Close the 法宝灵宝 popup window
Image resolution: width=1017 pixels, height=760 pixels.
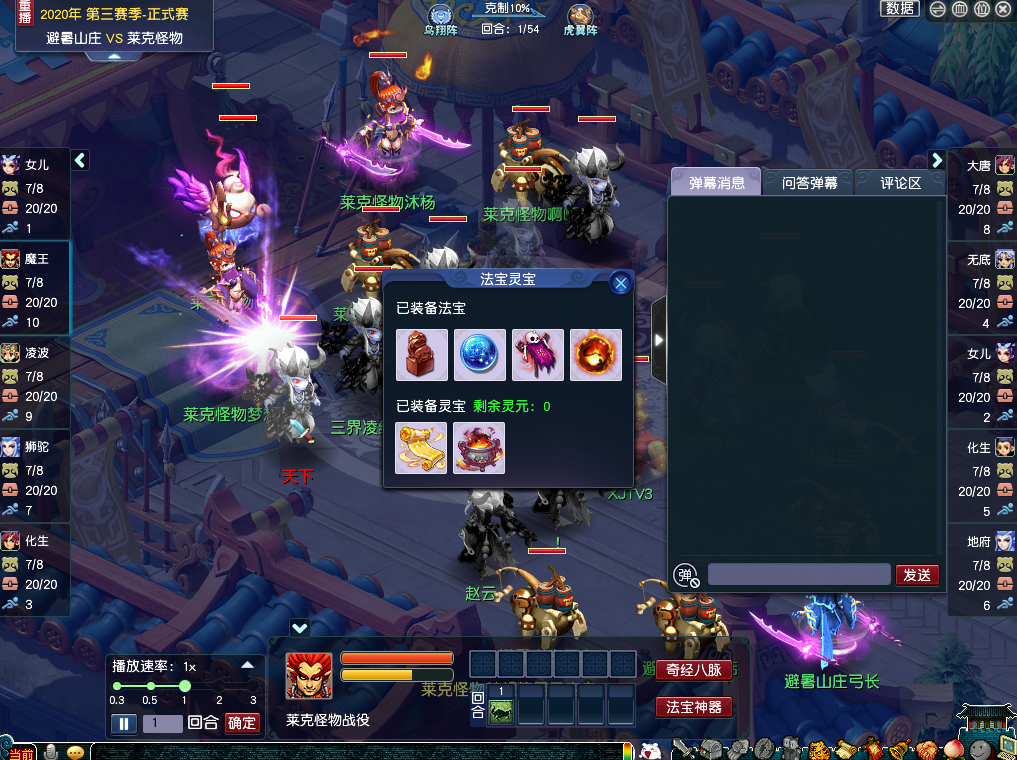(620, 283)
